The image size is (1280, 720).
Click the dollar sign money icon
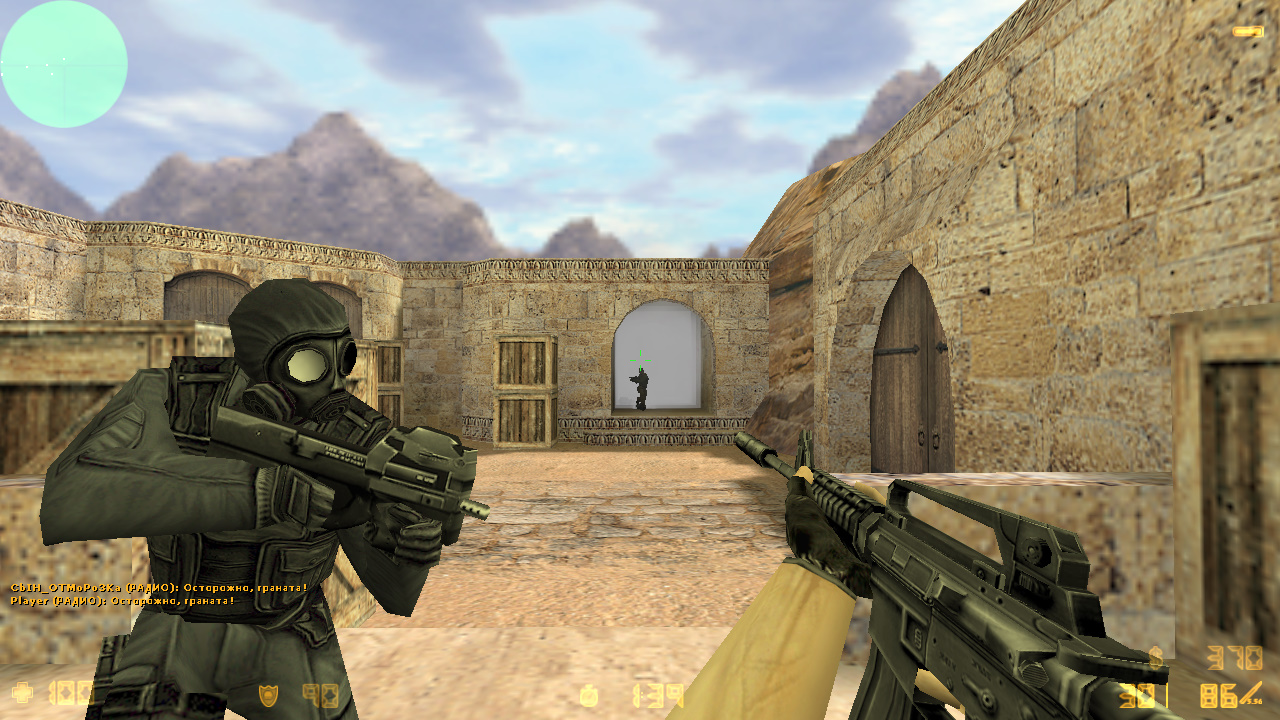(1157, 658)
